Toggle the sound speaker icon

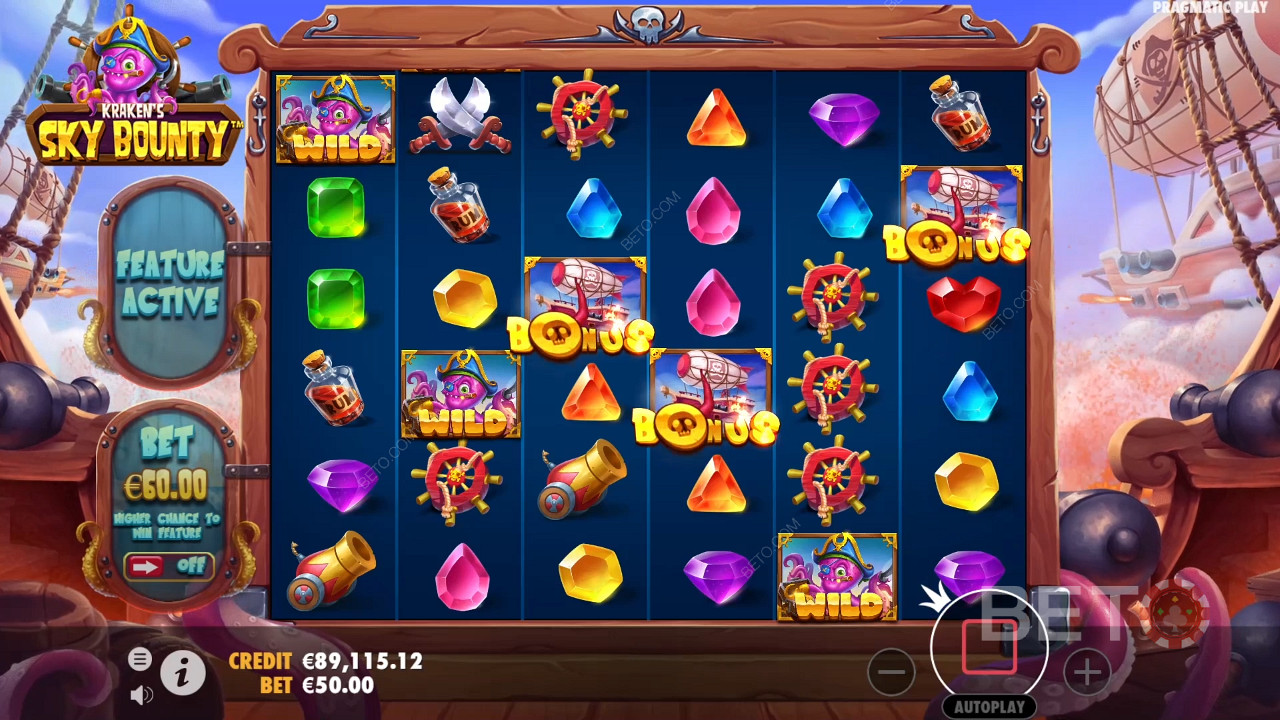(x=141, y=693)
